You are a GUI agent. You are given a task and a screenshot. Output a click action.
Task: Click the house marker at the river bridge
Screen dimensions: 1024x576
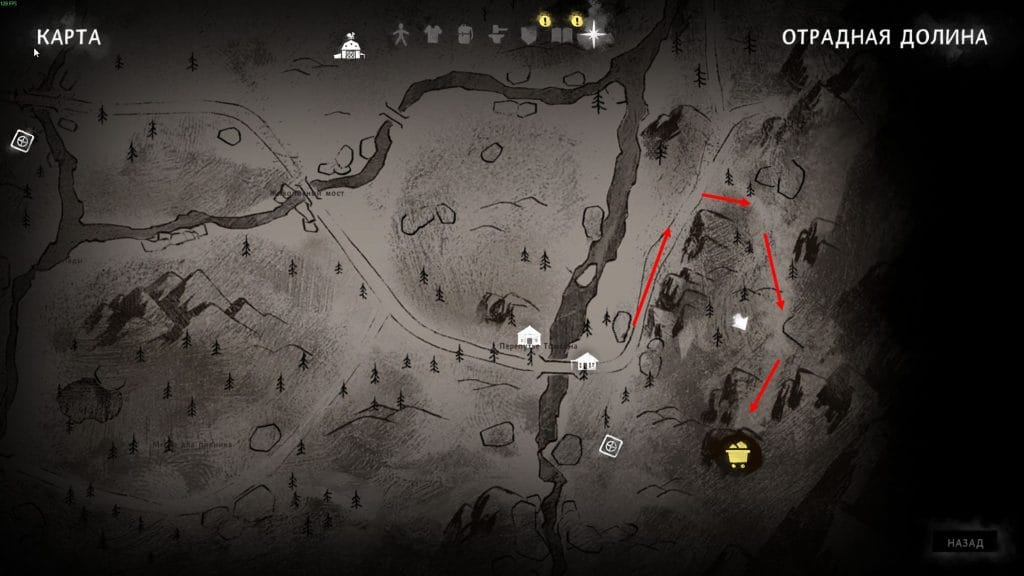(x=585, y=361)
